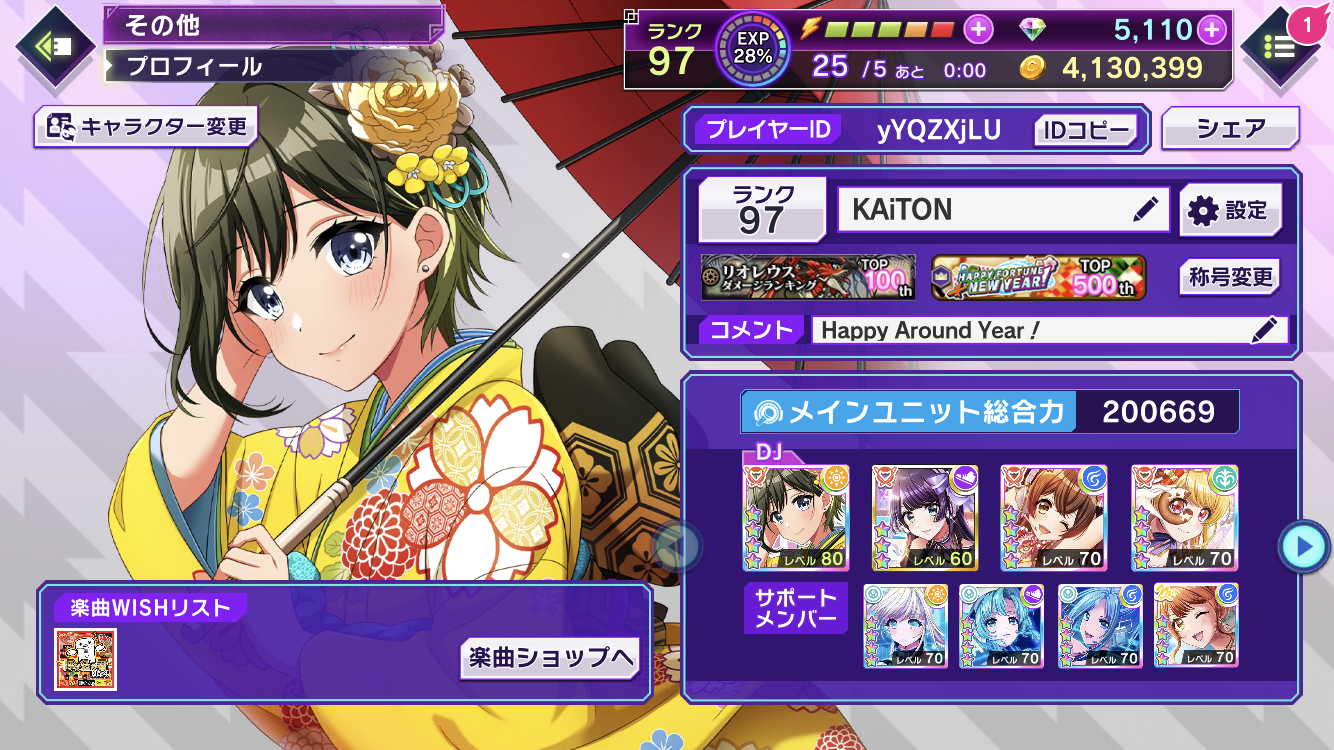Copy player ID with IDコピー

pos(1086,130)
